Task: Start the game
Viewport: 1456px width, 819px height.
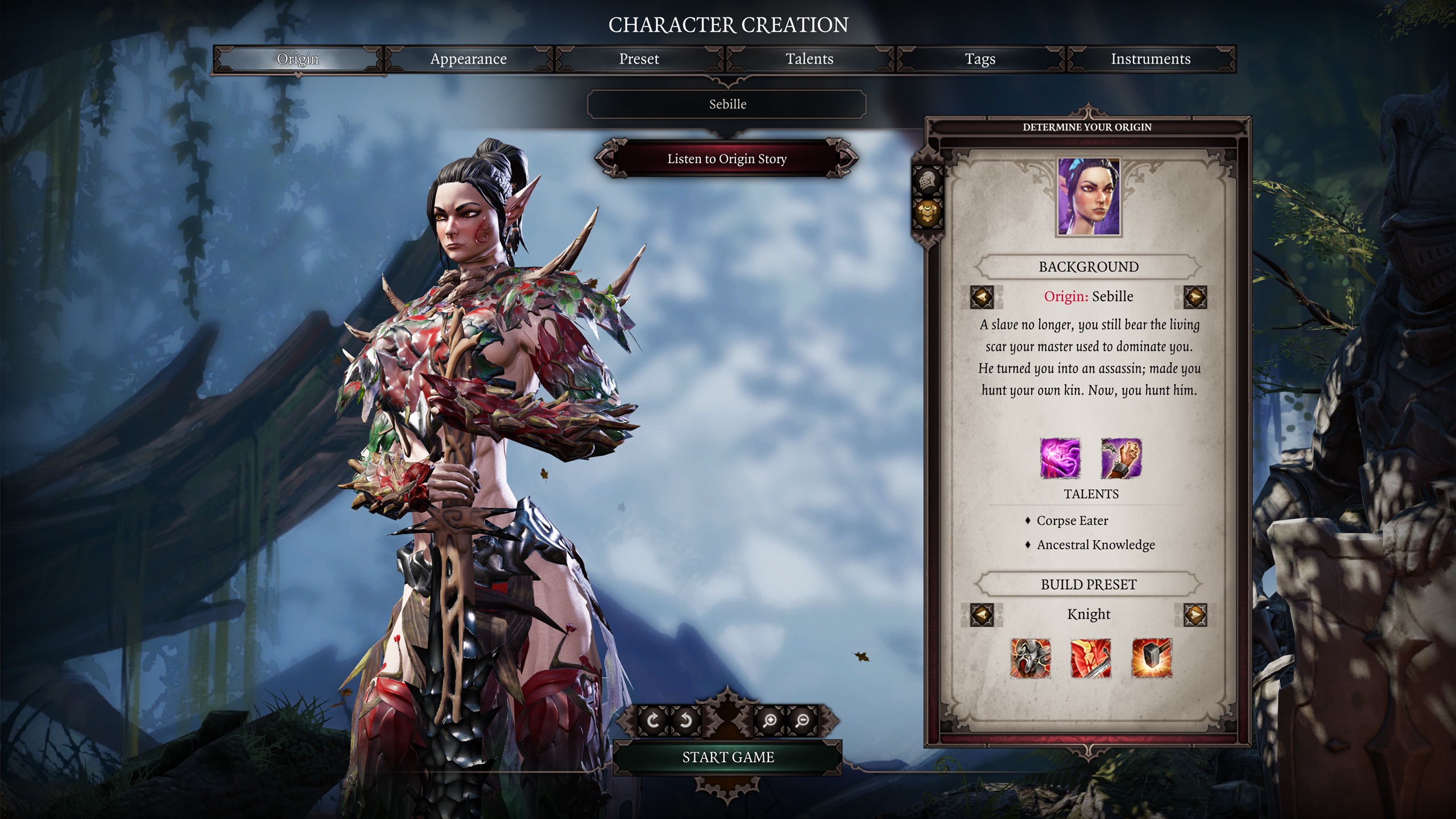Action: 728,757
